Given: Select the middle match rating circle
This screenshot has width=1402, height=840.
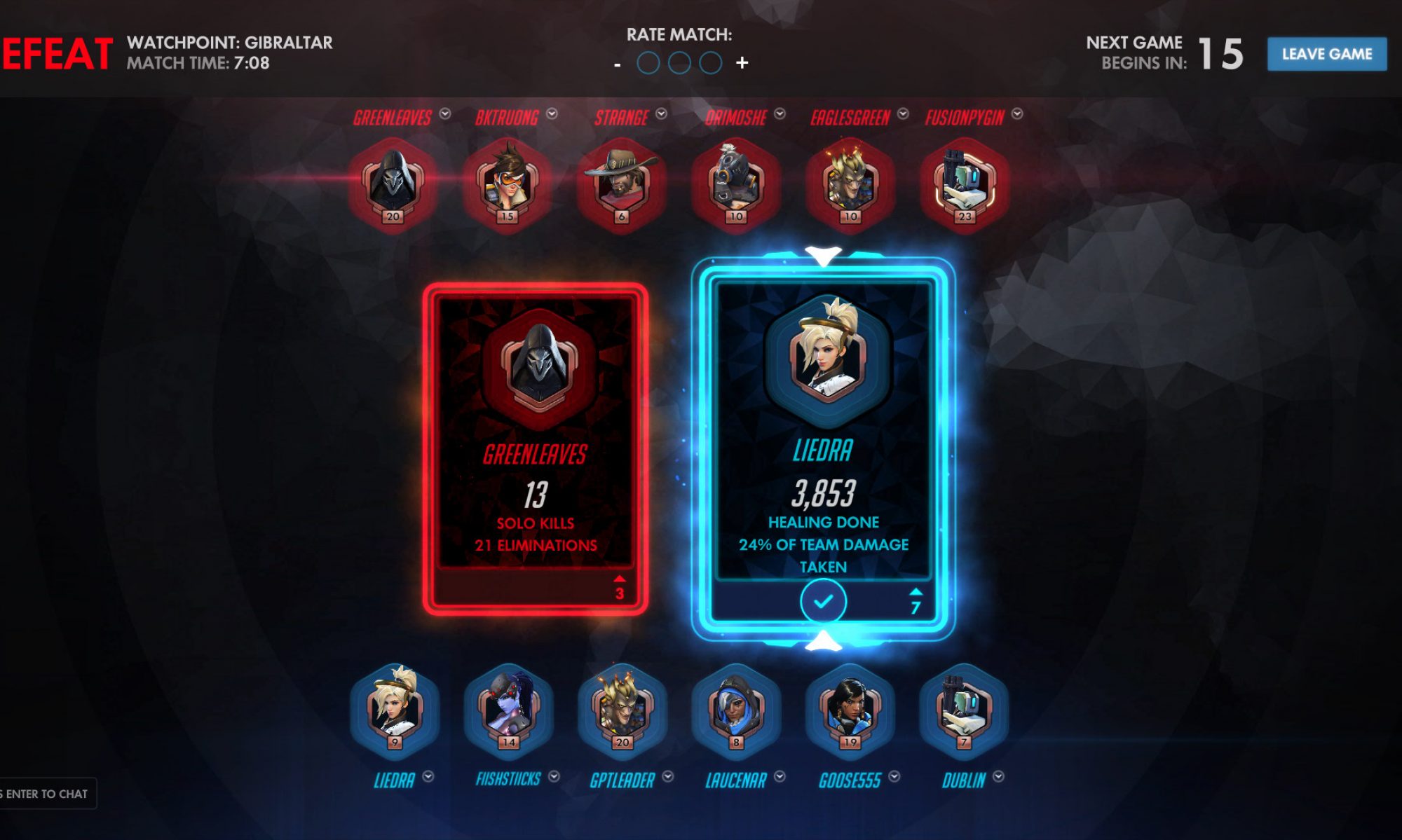Looking at the screenshot, I should click(x=679, y=63).
